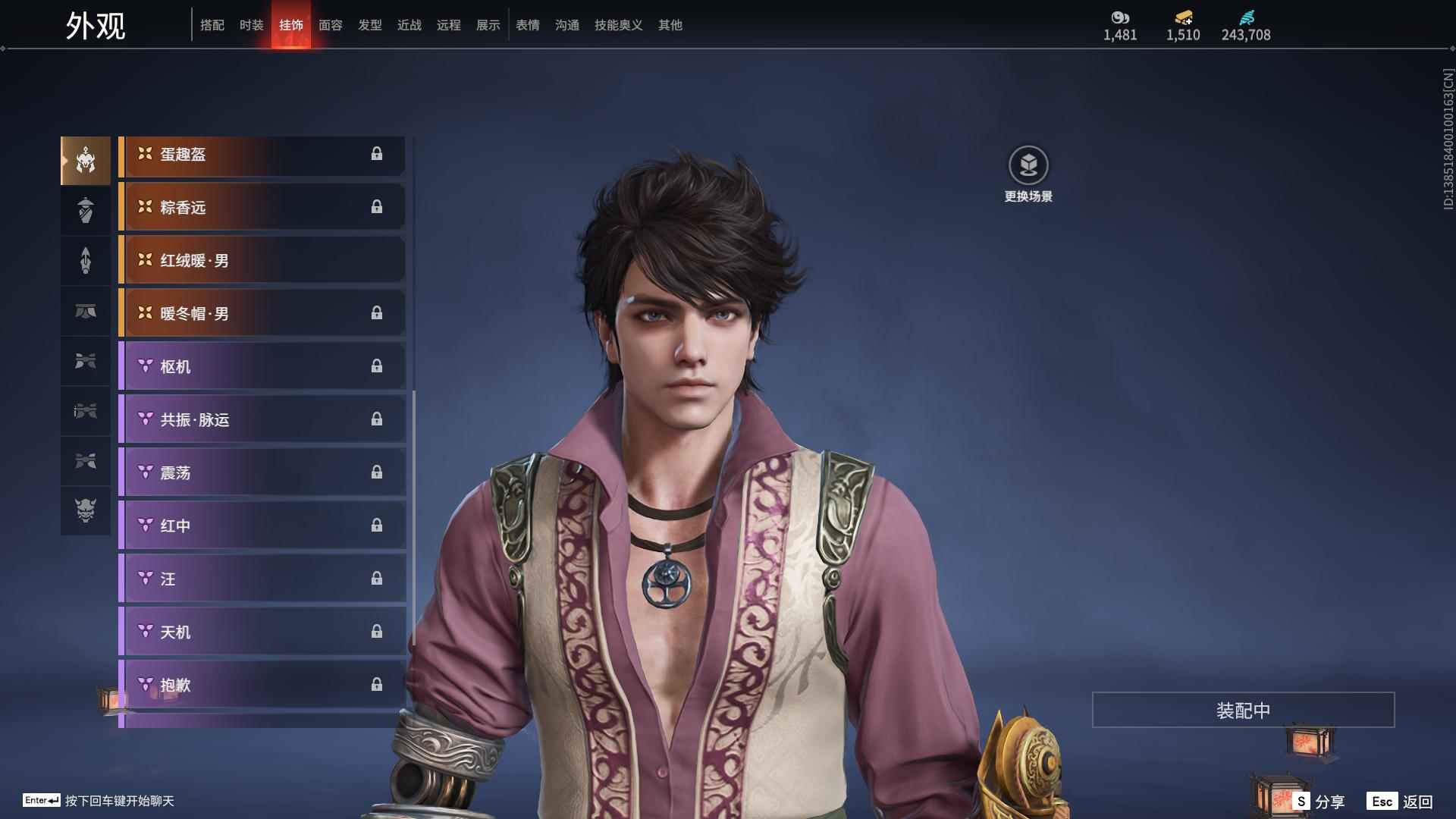The height and width of the screenshot is (819, 1456).
Task: Select the 蛋趣盔 accessory row
Action: point(262,155)
